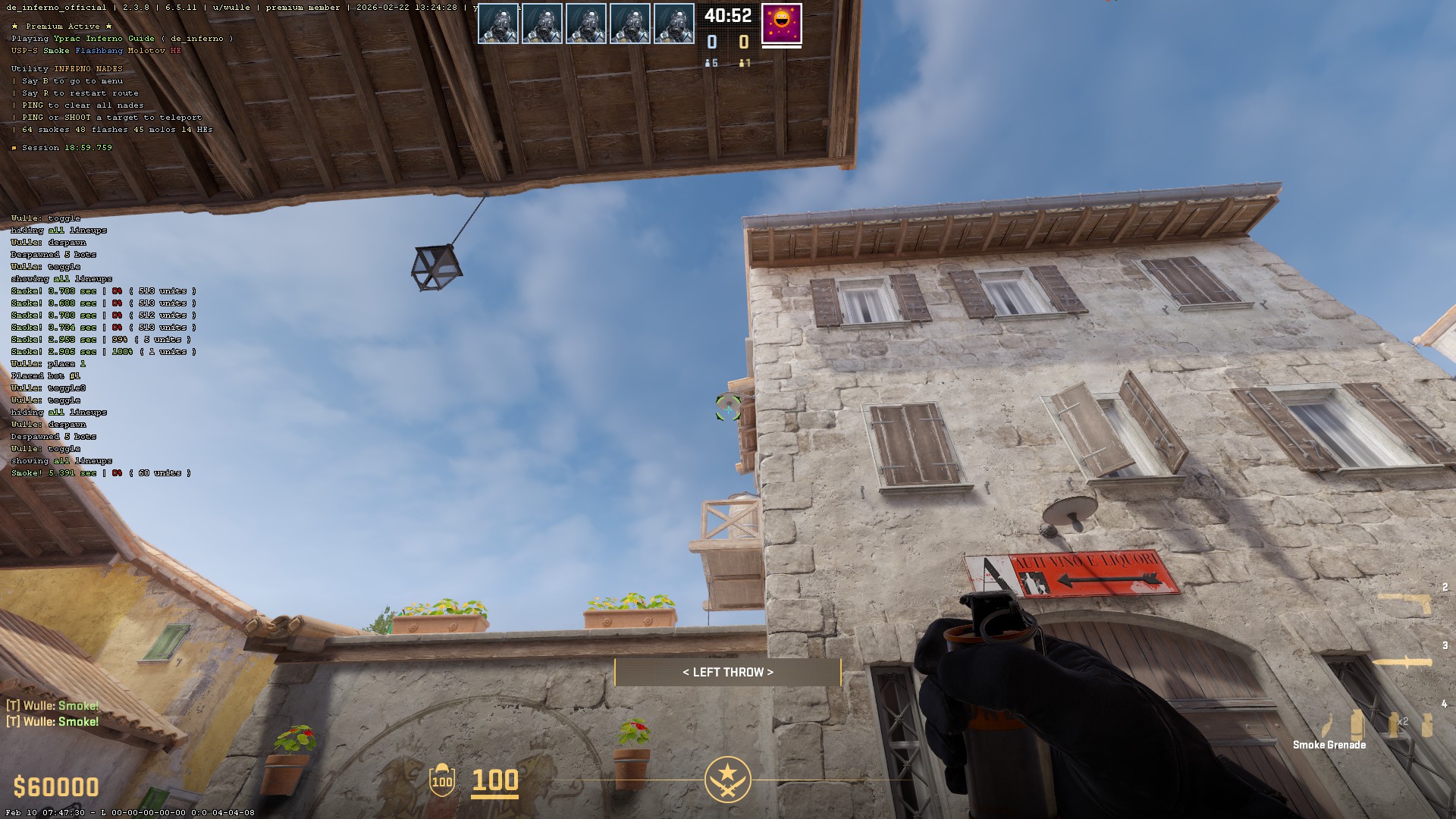
Task: Select USP-S in the guide weapon list
Action: (25, 51)
